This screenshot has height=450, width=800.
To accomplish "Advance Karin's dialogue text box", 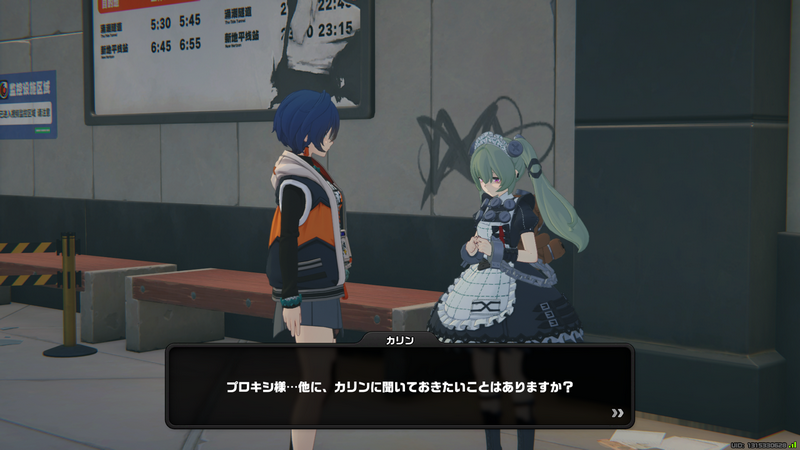I will click(400, 385).
